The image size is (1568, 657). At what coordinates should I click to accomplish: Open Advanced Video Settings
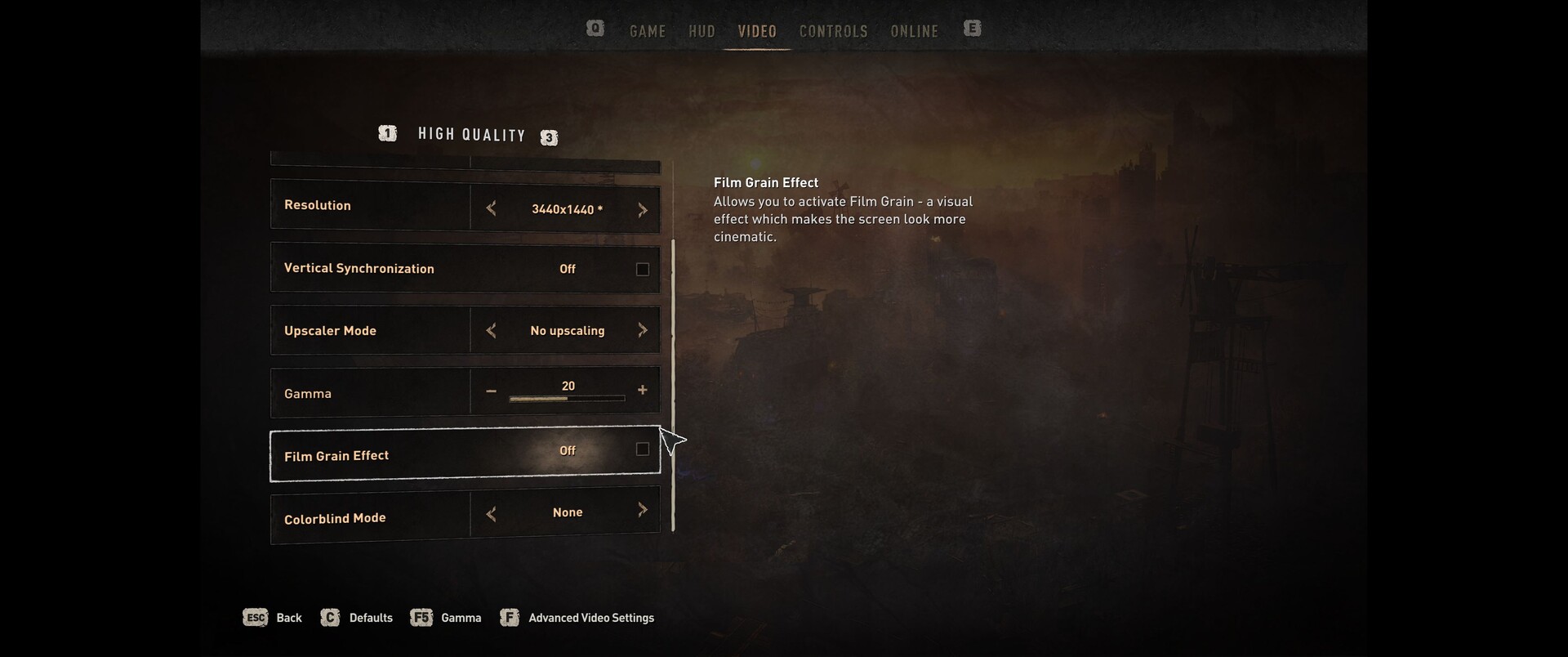coord(578,618)
